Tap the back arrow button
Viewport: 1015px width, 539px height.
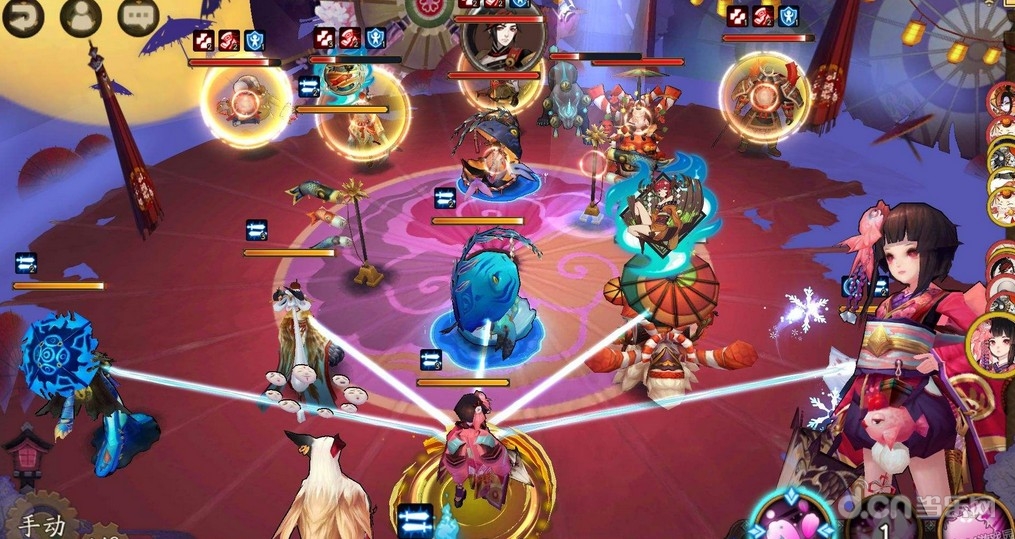[22, 15]
